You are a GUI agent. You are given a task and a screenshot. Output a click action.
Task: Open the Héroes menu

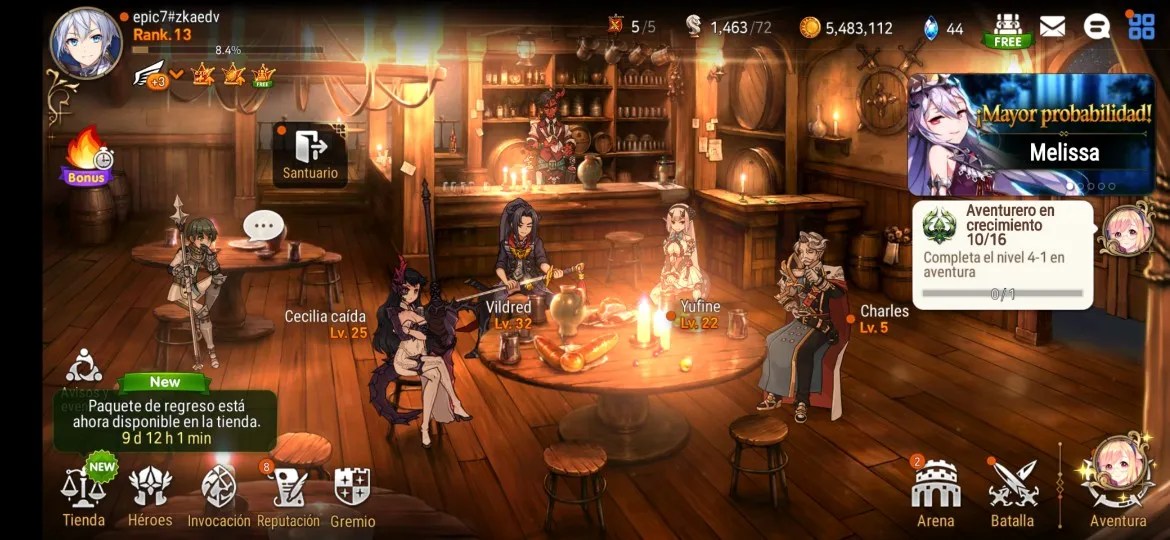click(x=150, y=496)
